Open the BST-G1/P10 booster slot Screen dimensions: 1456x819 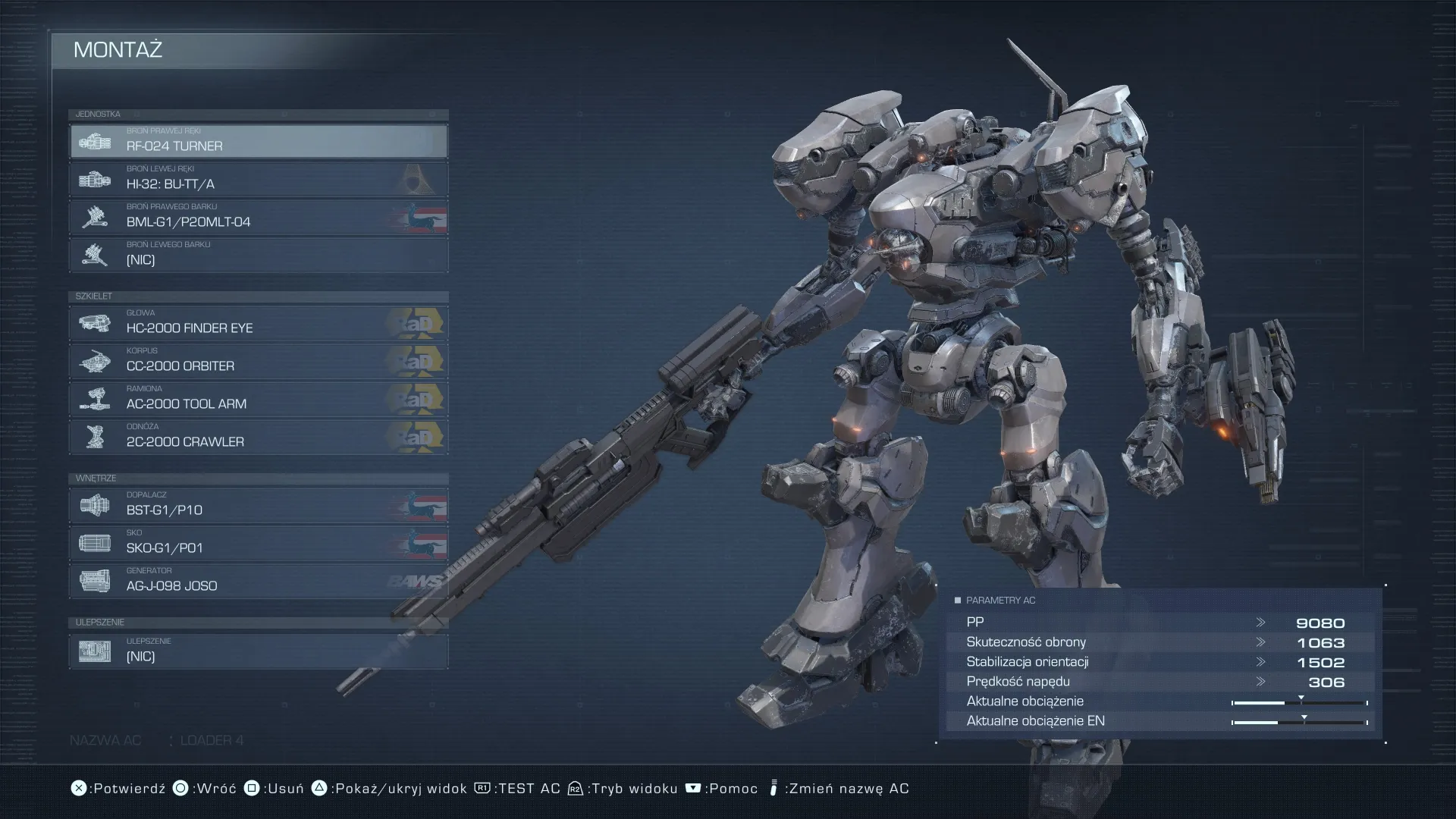(258, 506)
